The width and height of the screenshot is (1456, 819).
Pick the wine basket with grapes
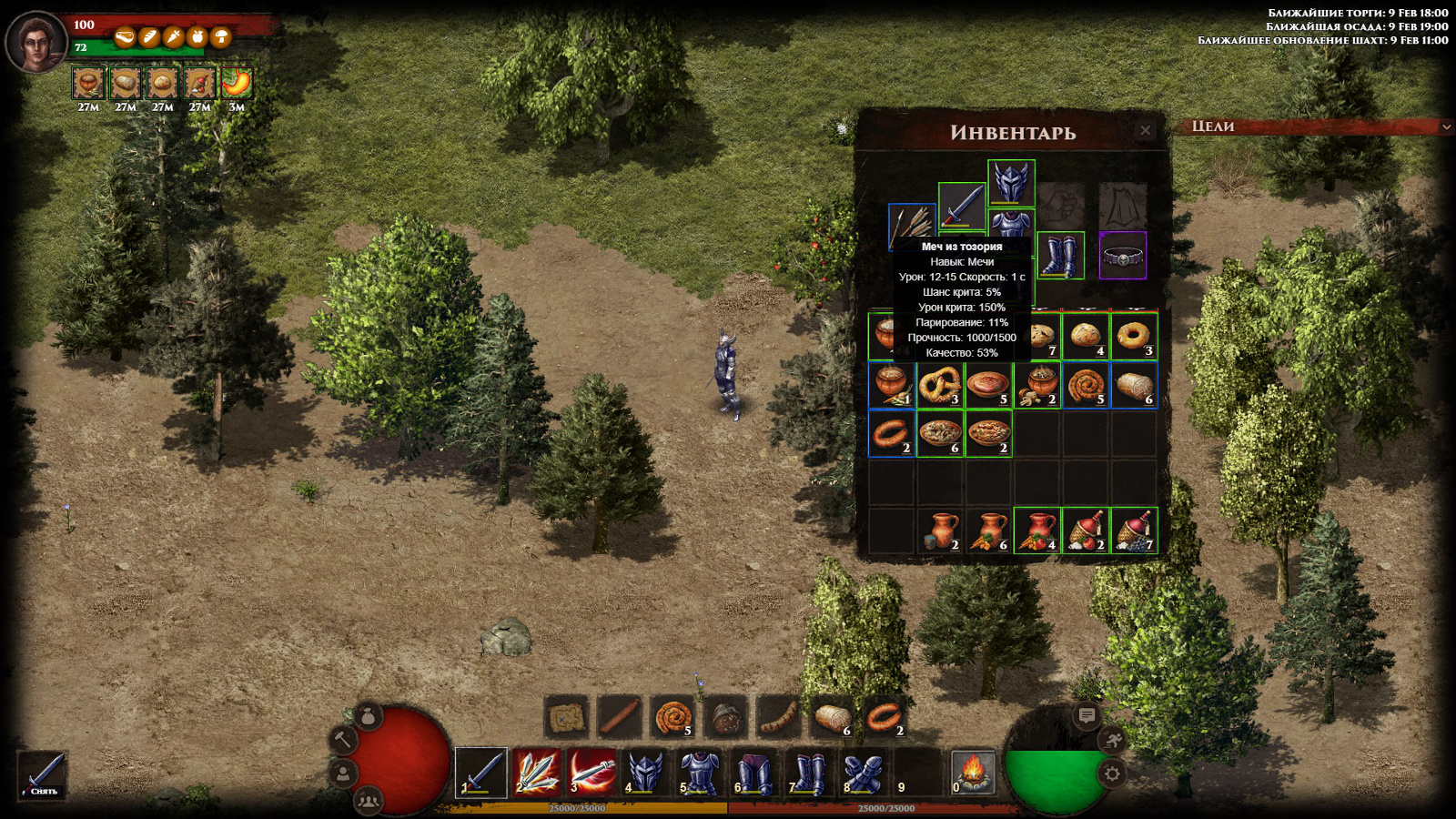tap(1134, 531)
